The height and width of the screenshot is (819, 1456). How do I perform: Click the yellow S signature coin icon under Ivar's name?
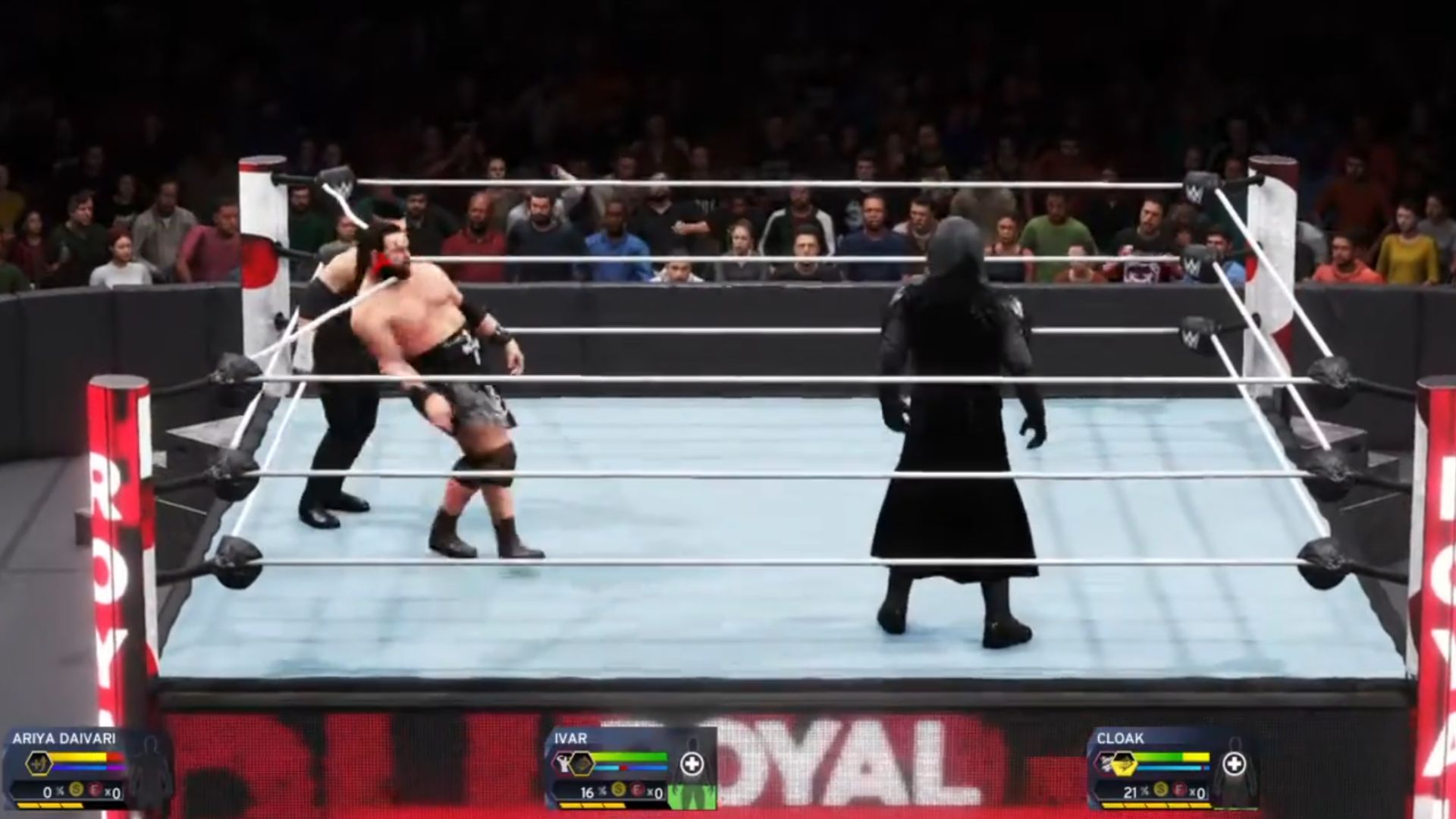tap(619, 791)
